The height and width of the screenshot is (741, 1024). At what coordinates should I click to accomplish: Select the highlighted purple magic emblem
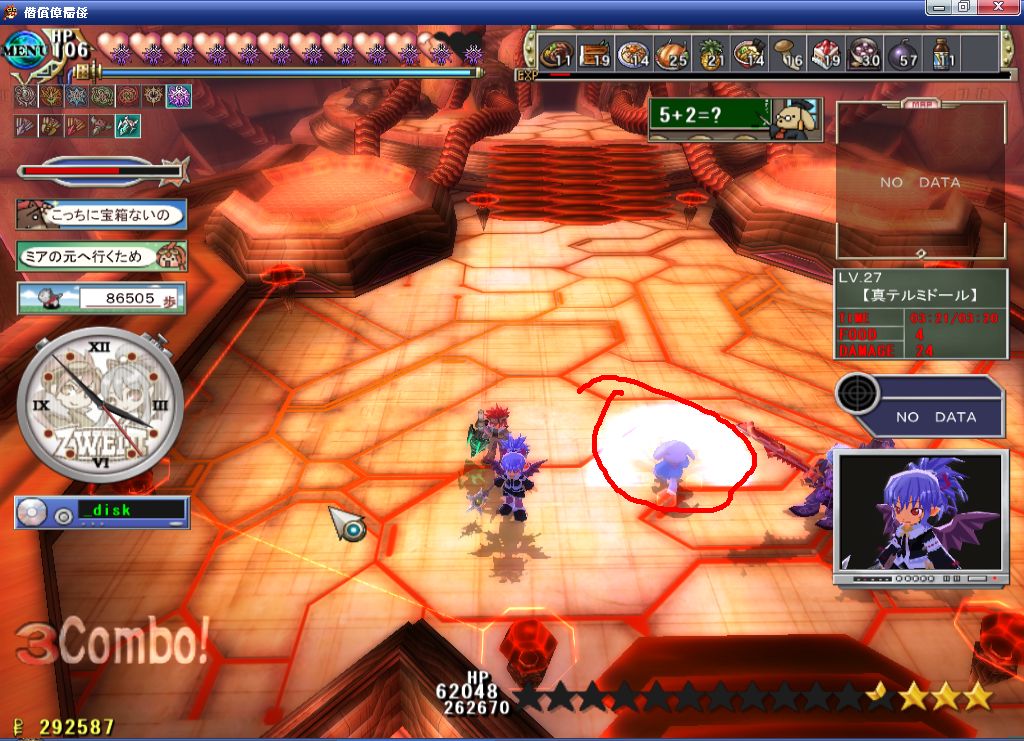point(179,96)
